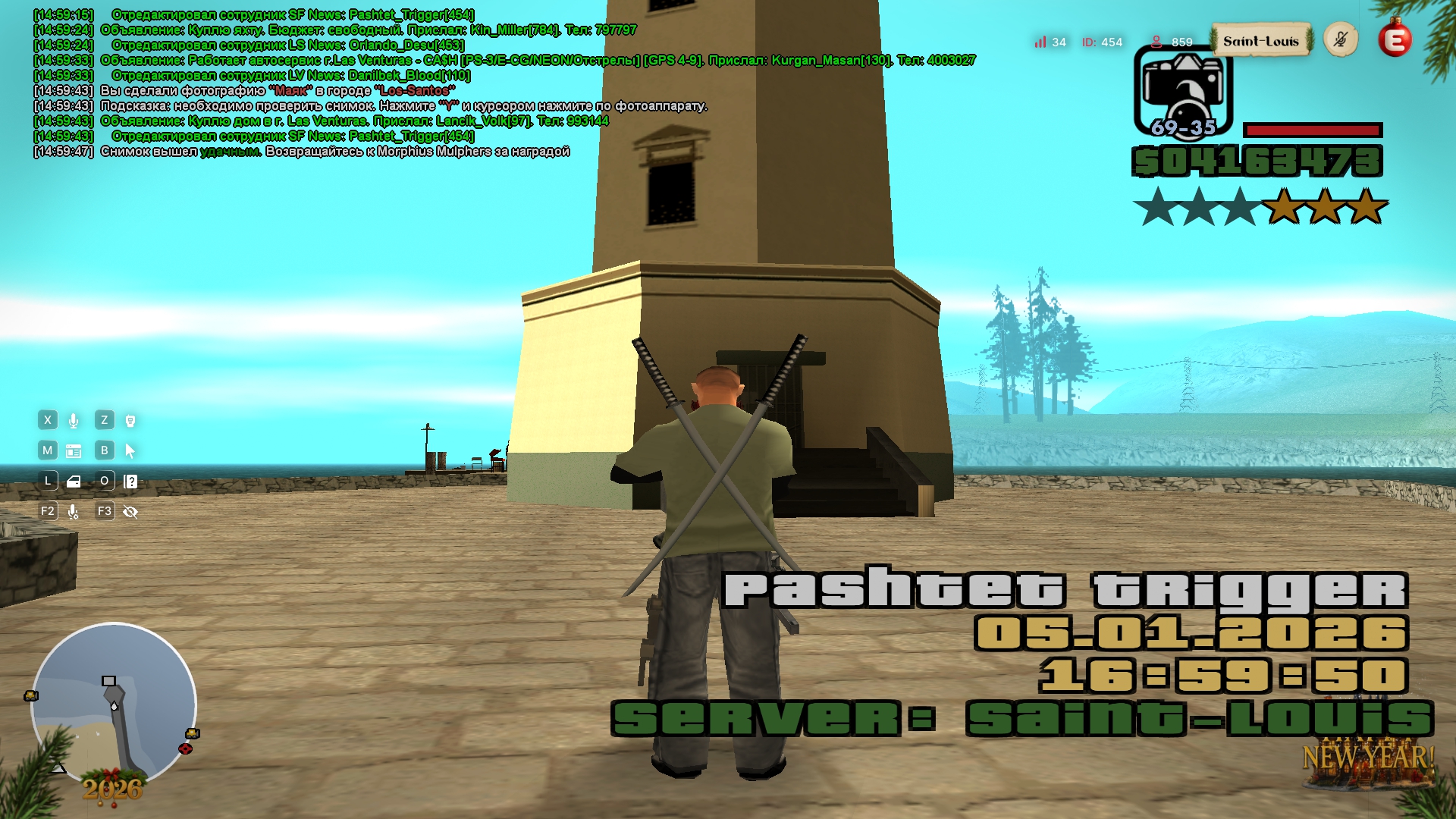This screenshot has height=819, width=1456.
Task: Click the grey square marker on the minimap
Action: coord(109,681)
